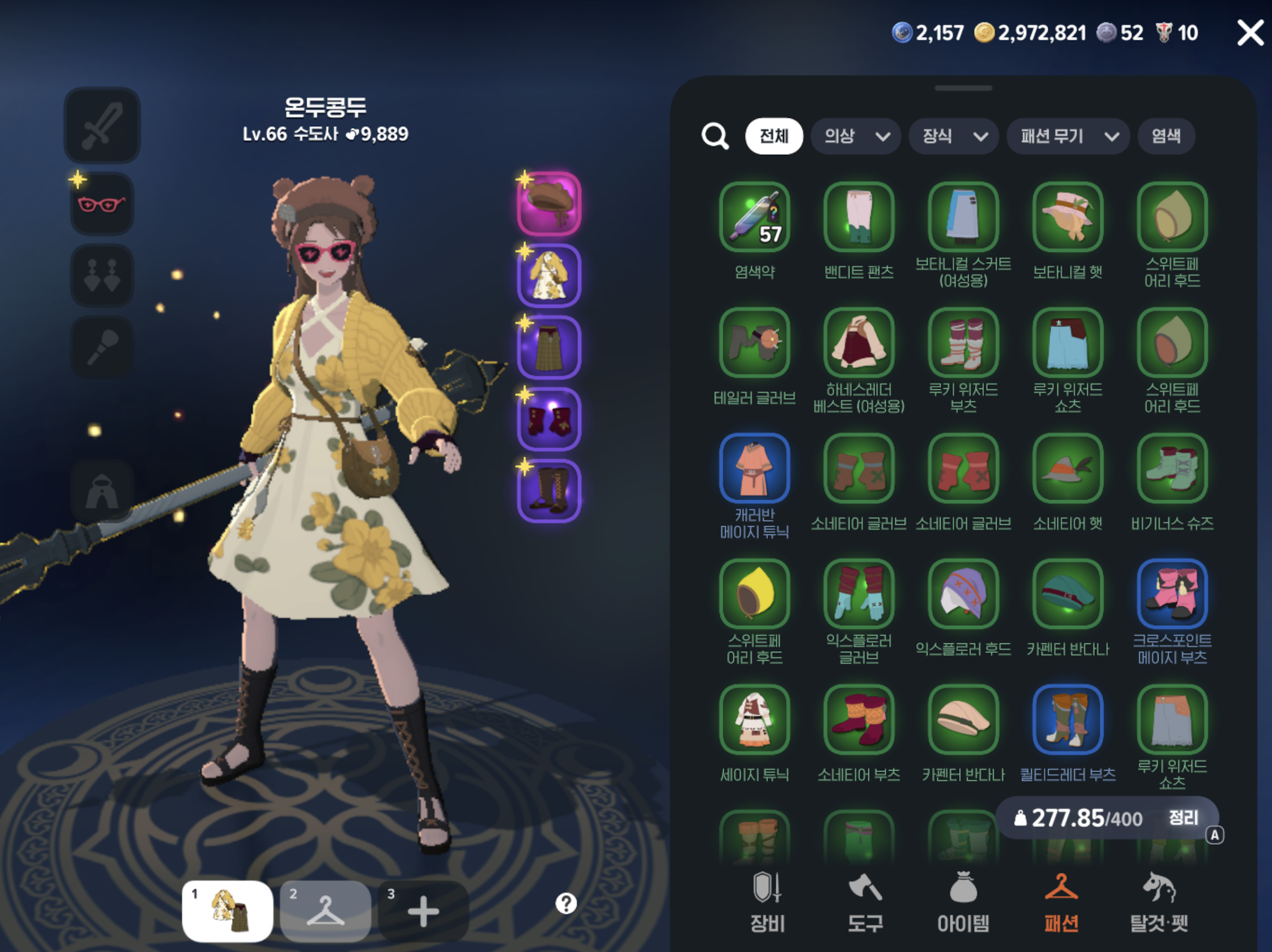
Task: Pick the 캐러반 메이지 튜닉 outfit
Action: tap(755, 468)
